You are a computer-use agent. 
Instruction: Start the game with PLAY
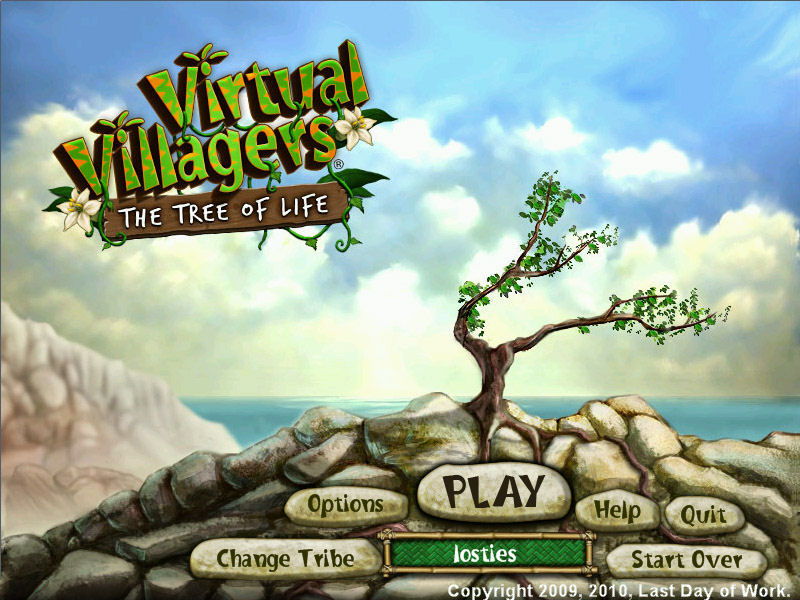point(493,492)
